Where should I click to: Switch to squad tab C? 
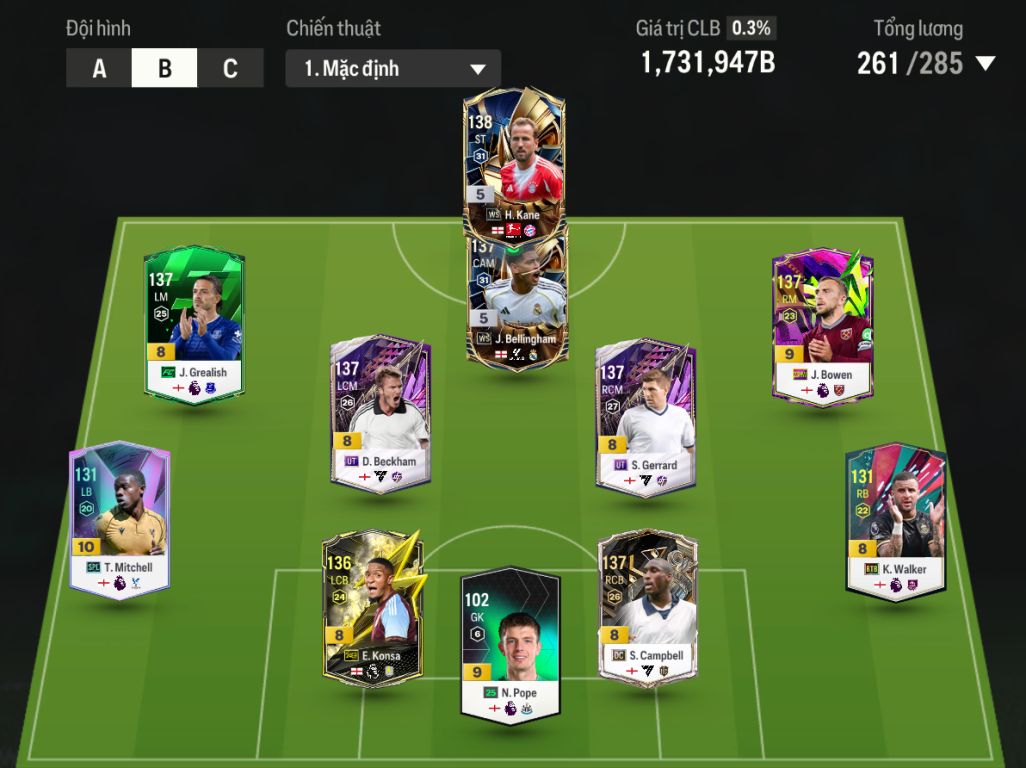(x=230, y=68)
